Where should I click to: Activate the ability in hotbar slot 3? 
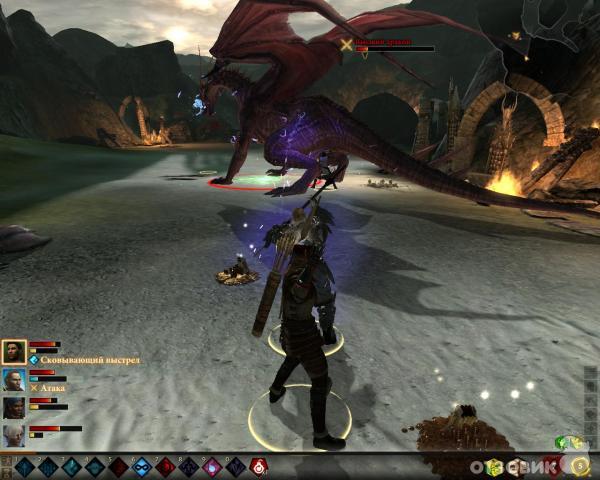click(71, 466)
